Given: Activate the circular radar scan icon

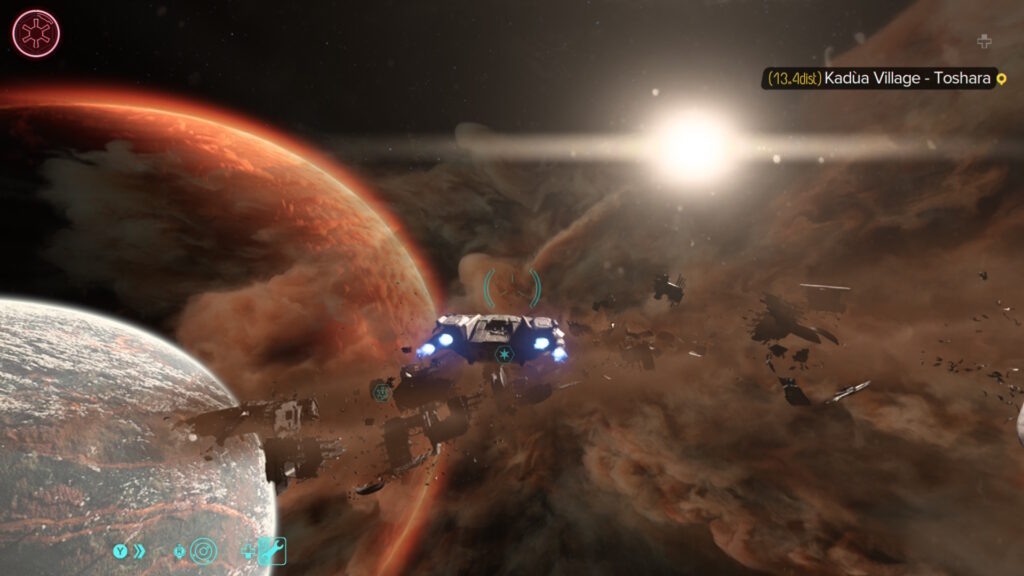Looking at the screenshot, I should 203,550.
